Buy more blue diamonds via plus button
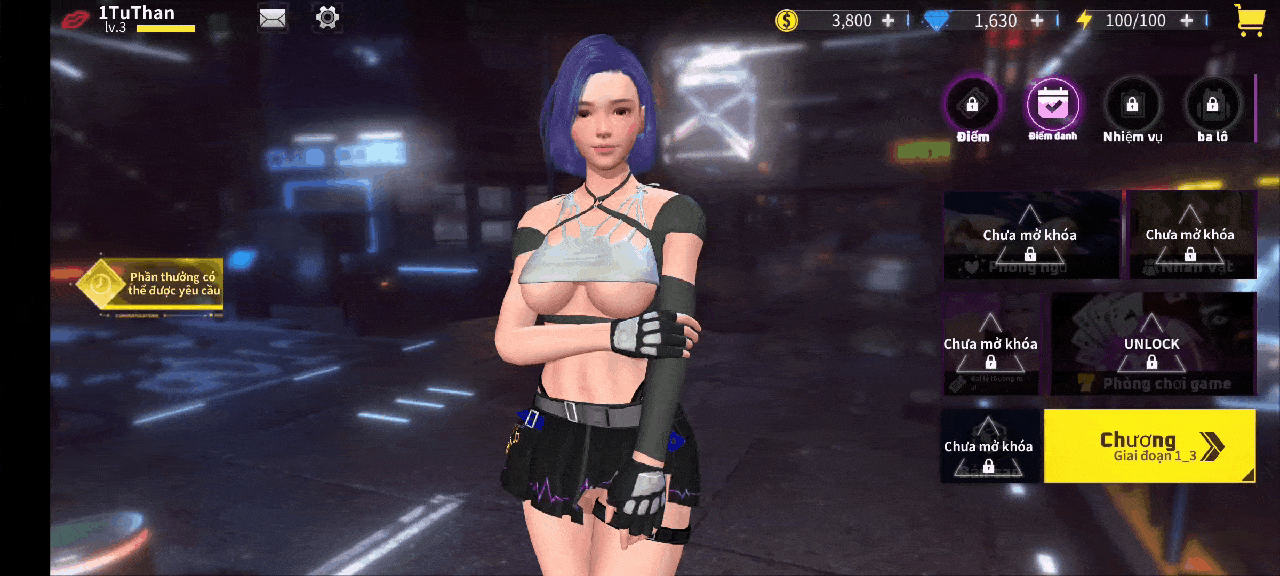 tap(1037, 20)
